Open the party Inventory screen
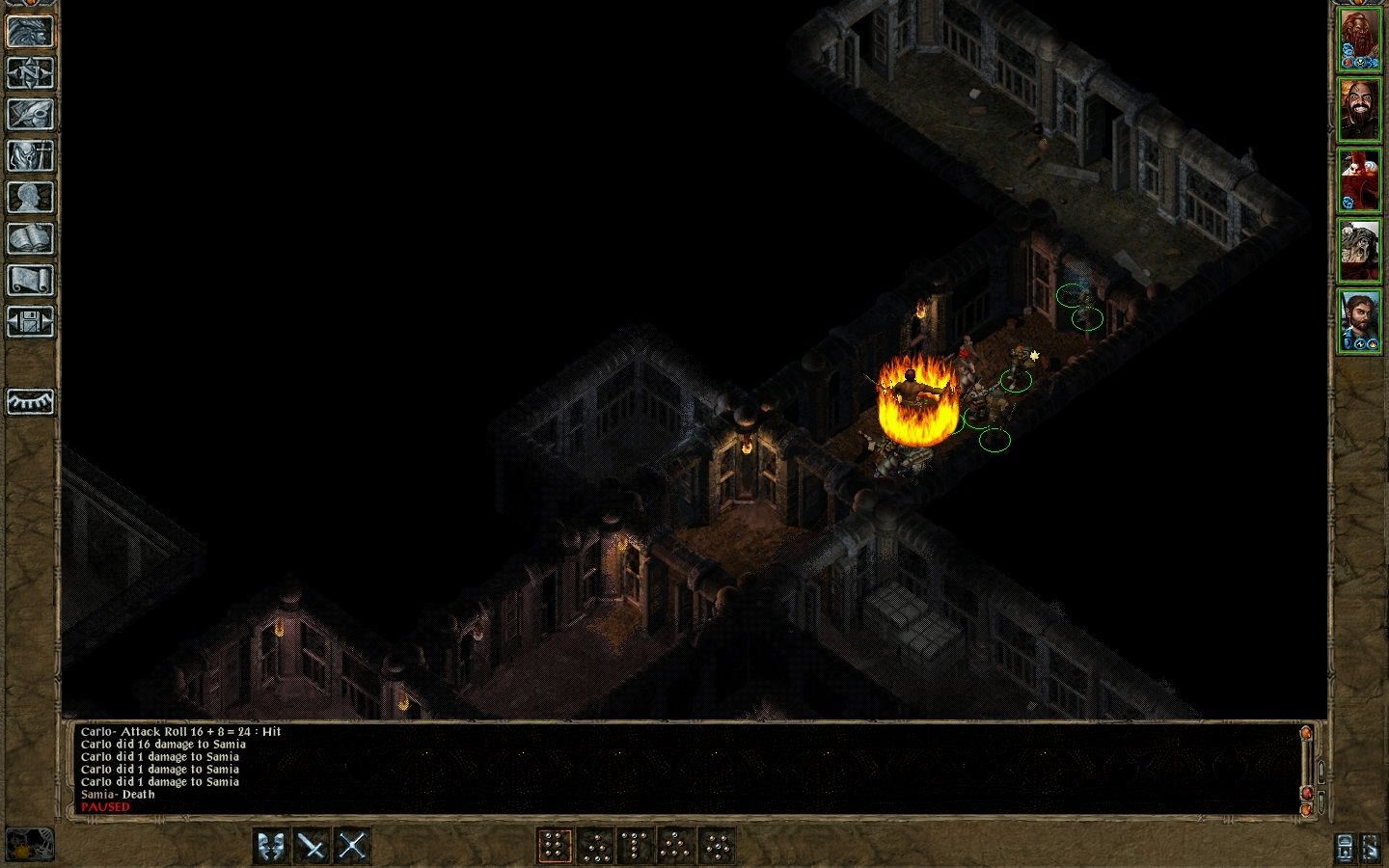This screenshot has width=1389, height=868. coord(30,154)
